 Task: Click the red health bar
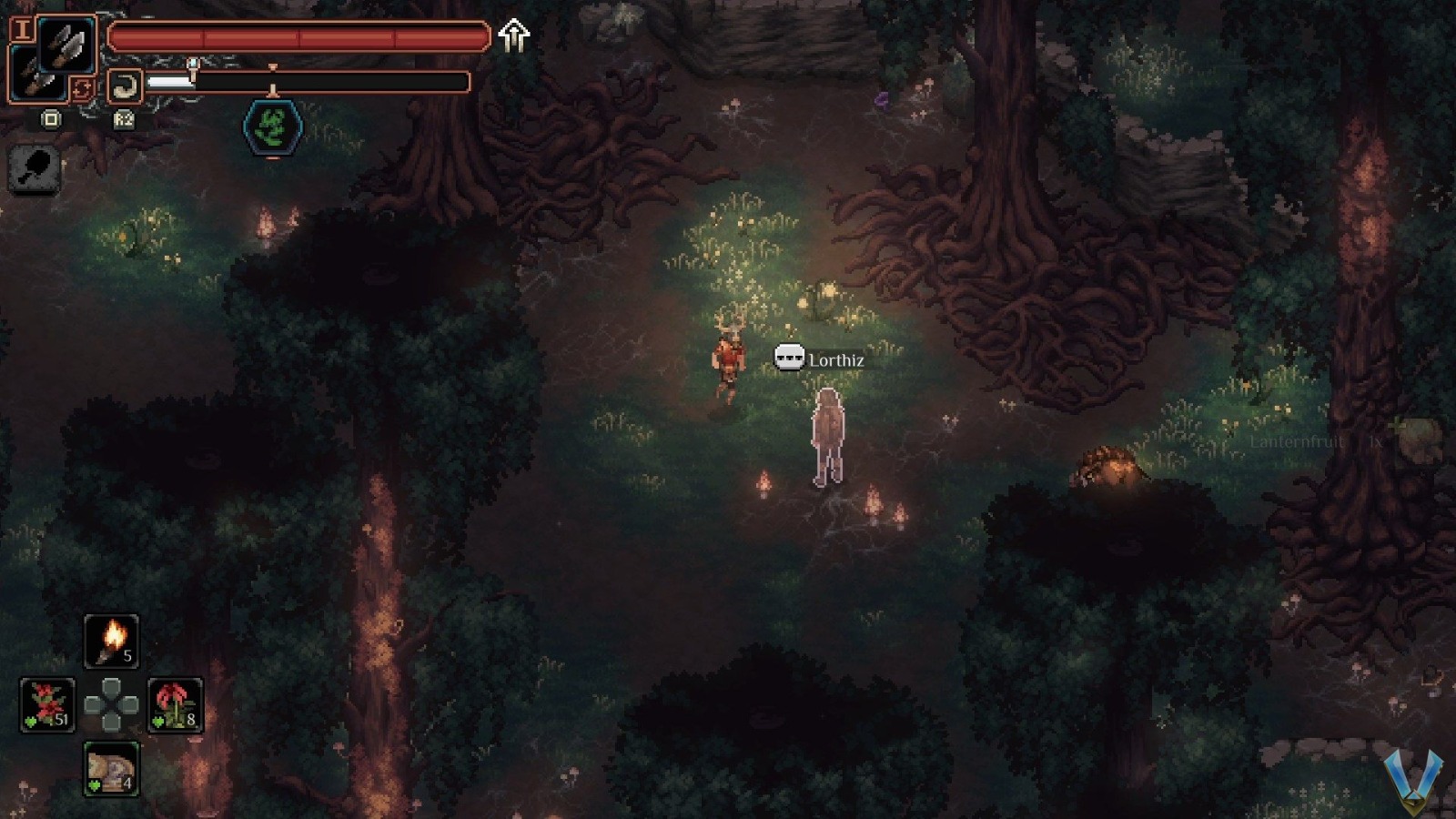(296, 36)
